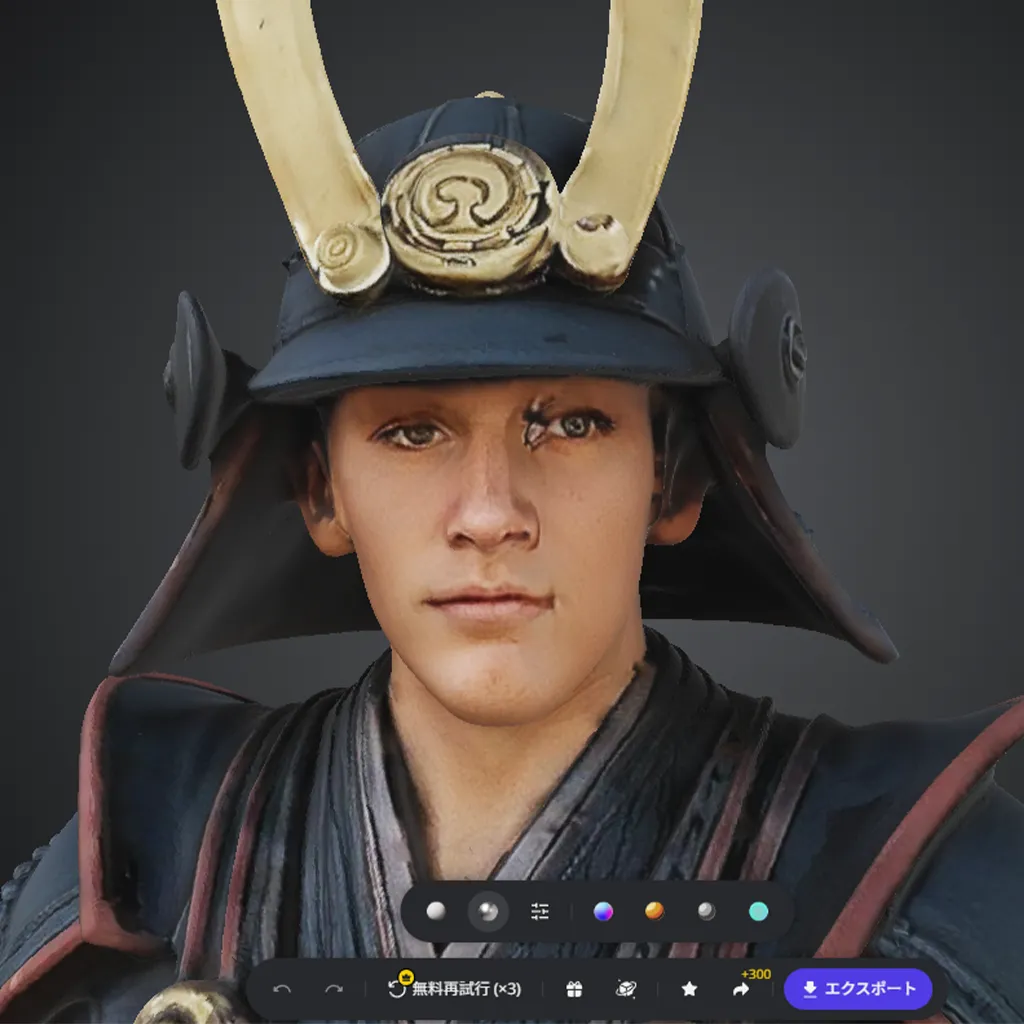Choose the blue-purple gradient sphere
The height and width of the screenshot is (1024, 1024).
pyautogui.click(x=602, y=911)
